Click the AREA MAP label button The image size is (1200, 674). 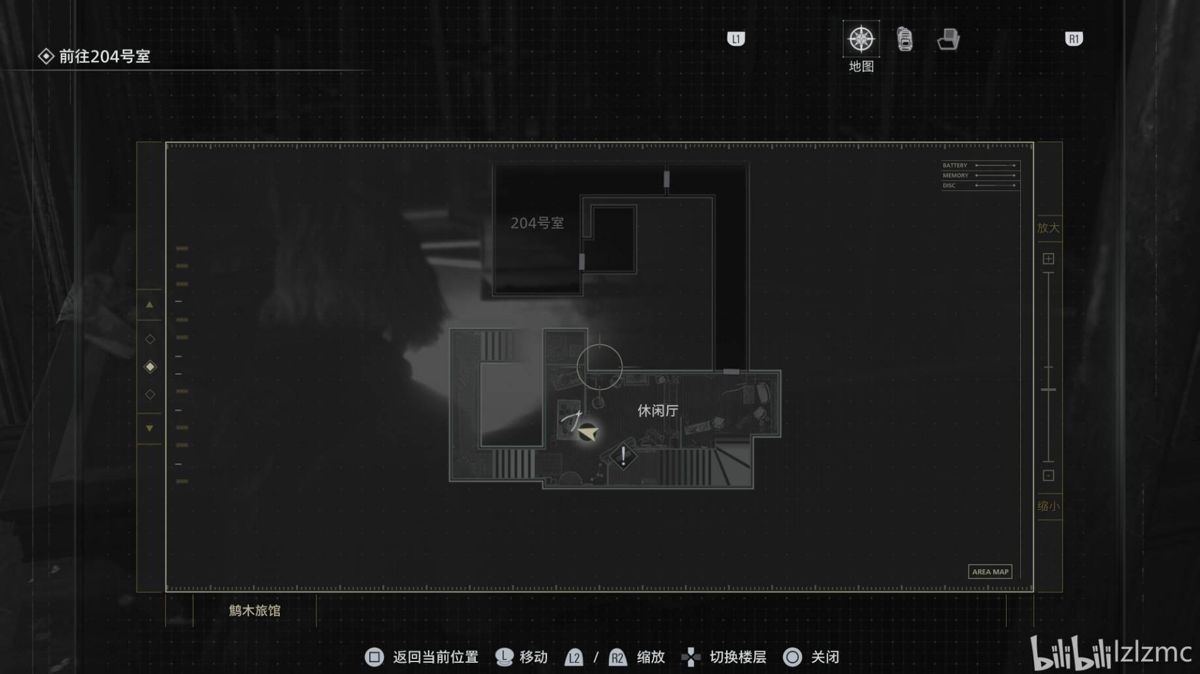tap(990, 572)
